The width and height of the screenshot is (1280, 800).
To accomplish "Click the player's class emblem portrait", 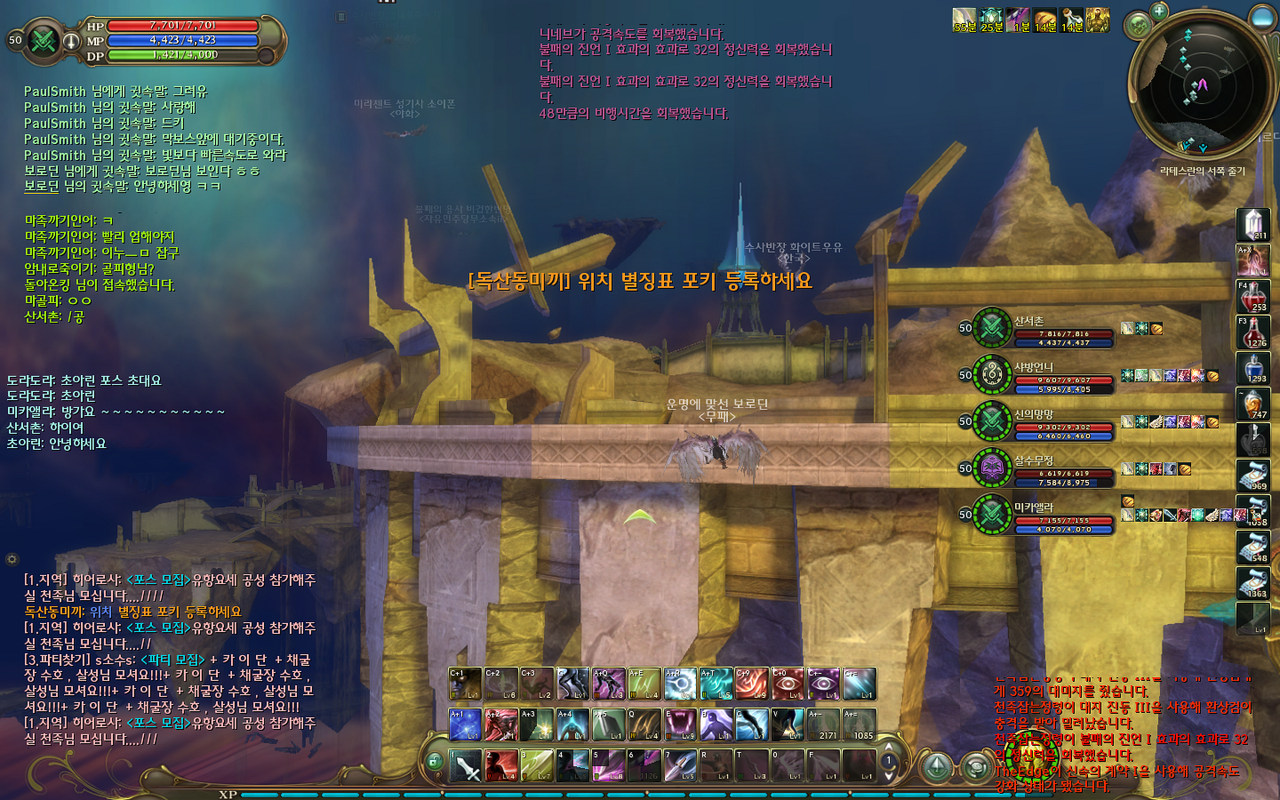I will [x=44, y=40].
